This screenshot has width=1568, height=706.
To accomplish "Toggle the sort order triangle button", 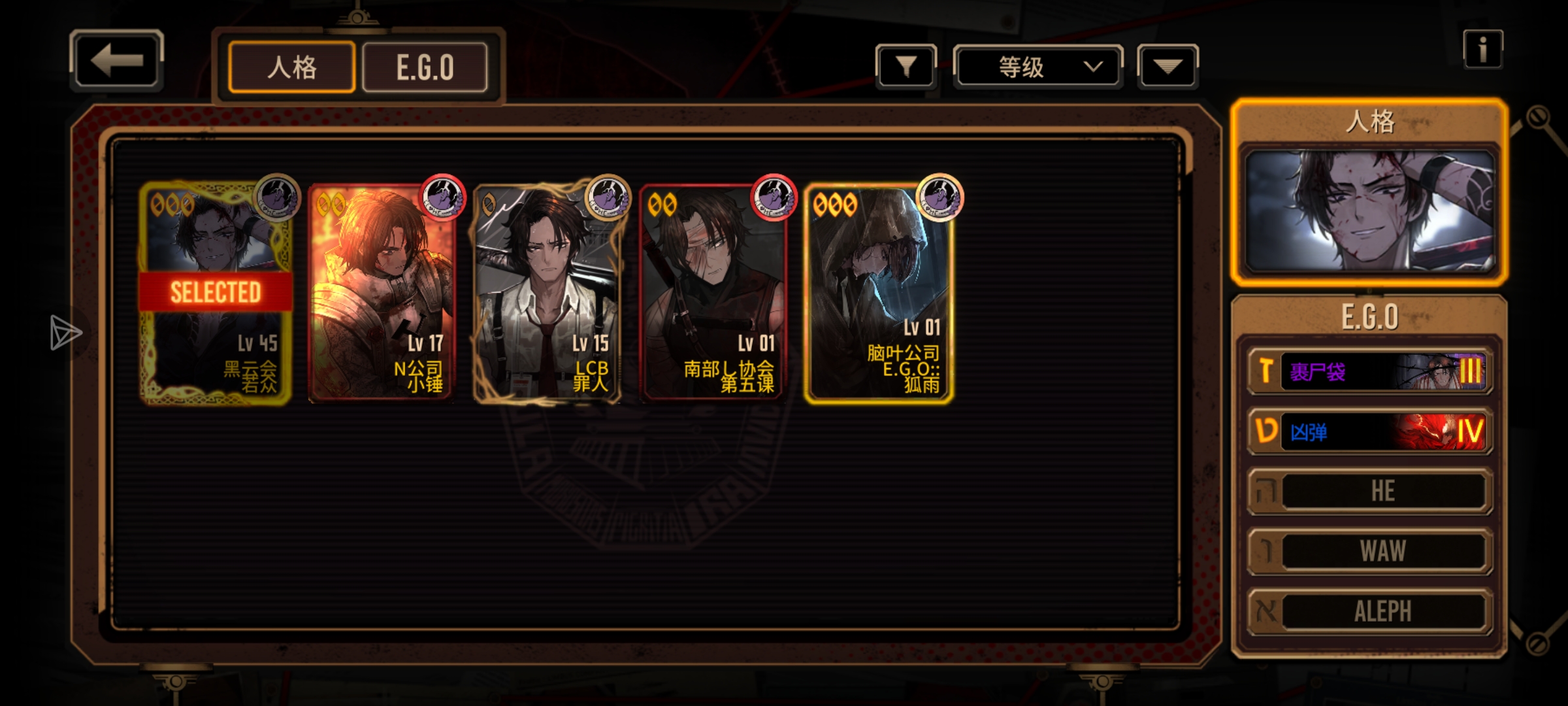I will 1168,66.
